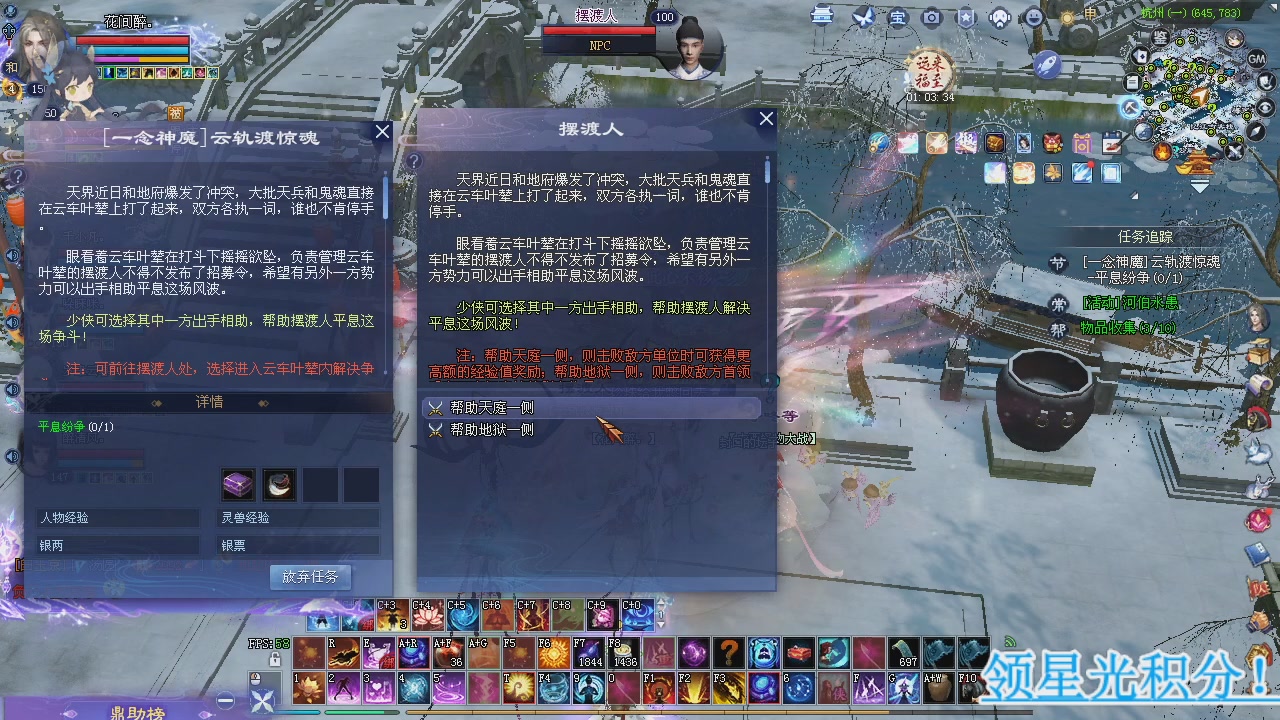The image size is (1280, 720).
Task: Toggle the 节 festival quest filter in tracker
Action: (1059, 262)
